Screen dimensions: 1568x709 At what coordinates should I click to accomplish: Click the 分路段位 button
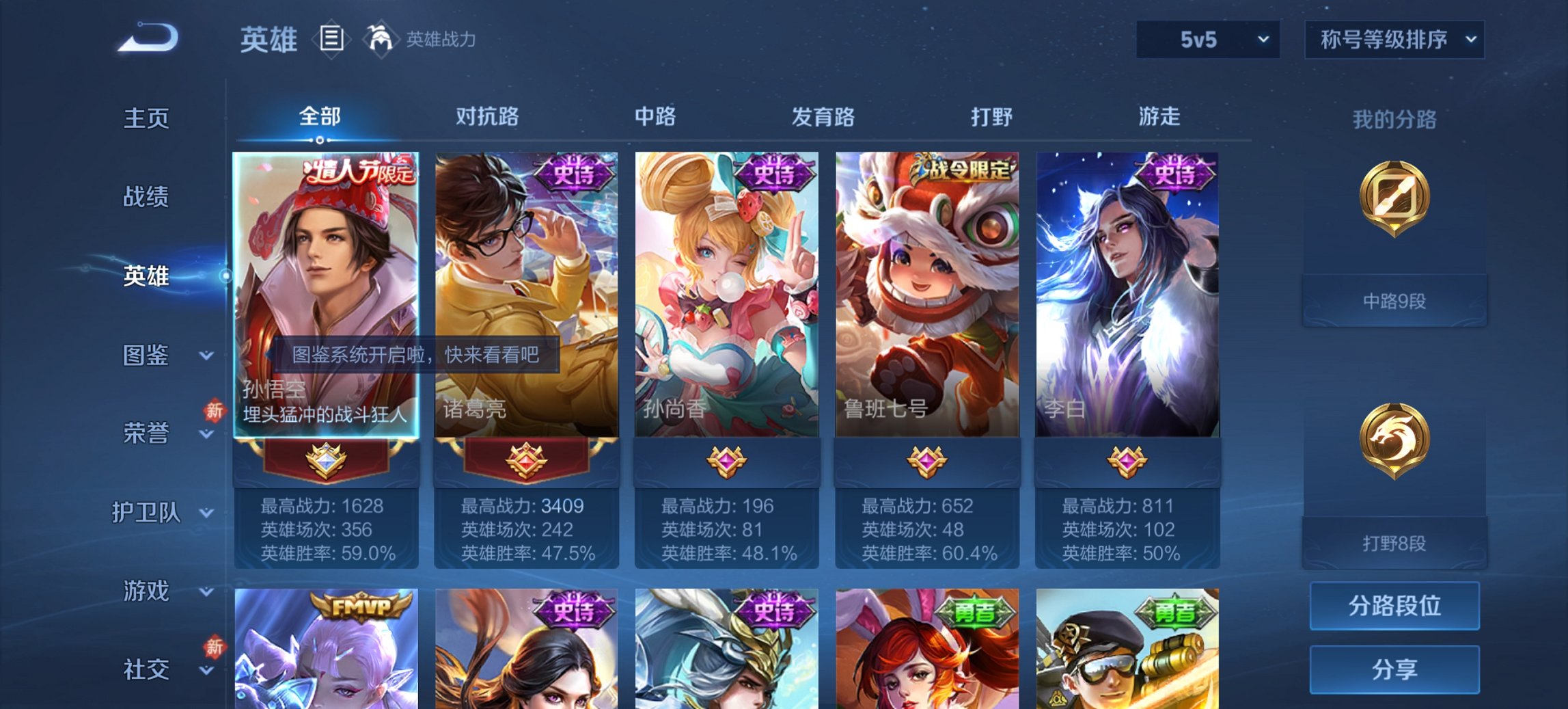pyautogui.click(x=1394, y=606)
